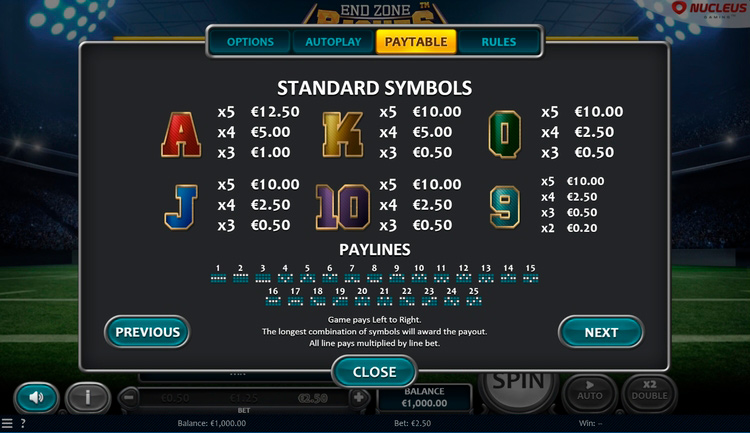The width and height of the screenshot is (750, 433).
Task: Increase the bet with the plus button
Action: (x=359, y=397)
